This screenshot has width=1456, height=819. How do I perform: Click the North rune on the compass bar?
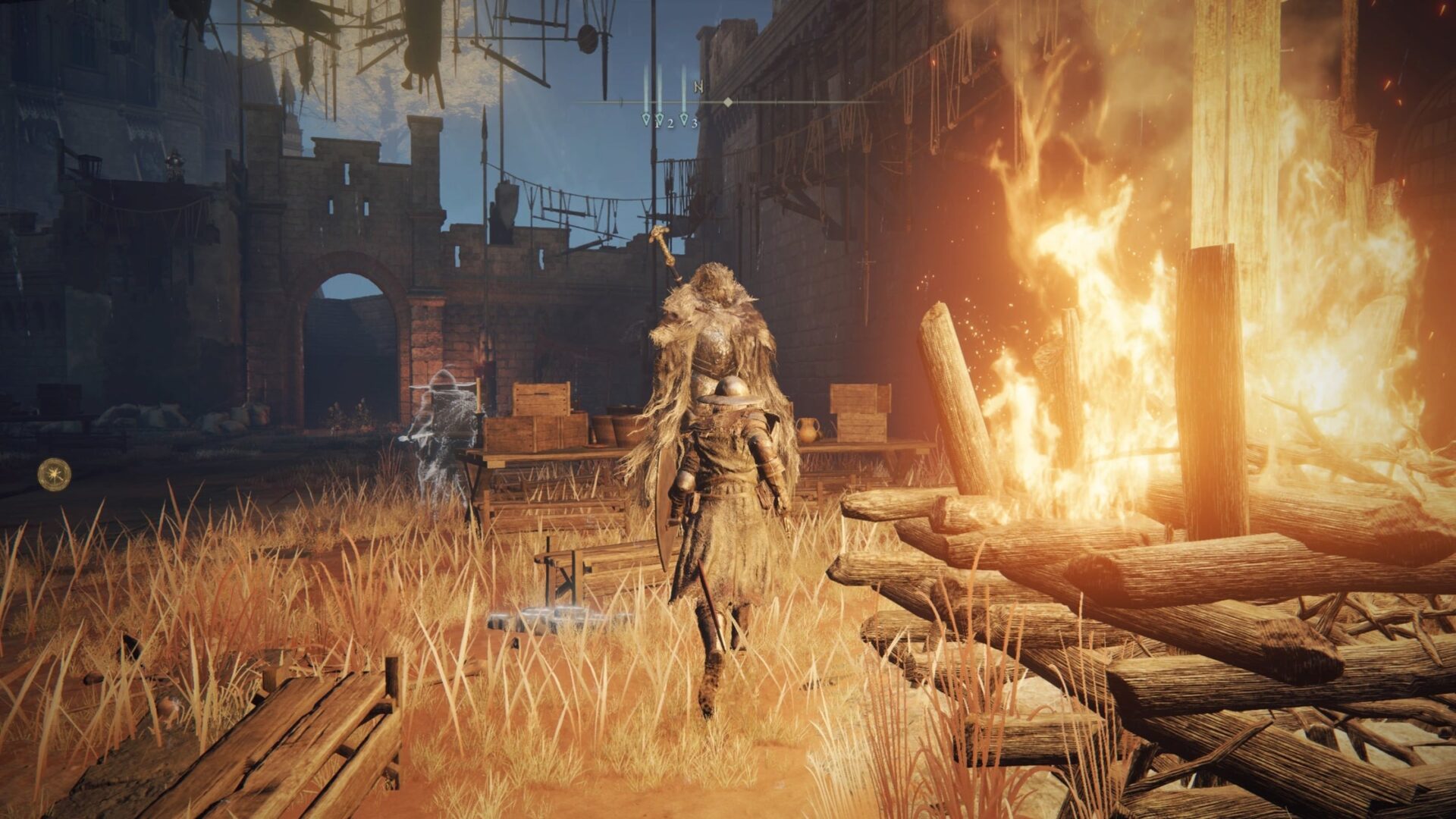(x=698, y=86)
